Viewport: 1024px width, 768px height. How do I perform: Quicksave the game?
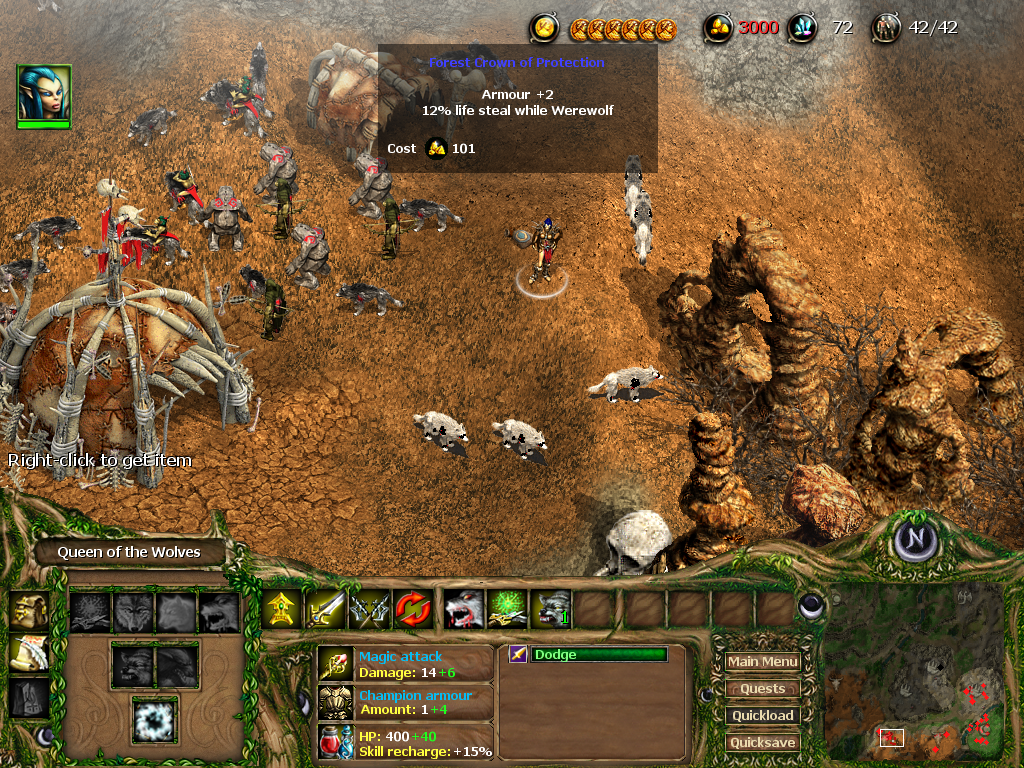[x=762, y=742]
